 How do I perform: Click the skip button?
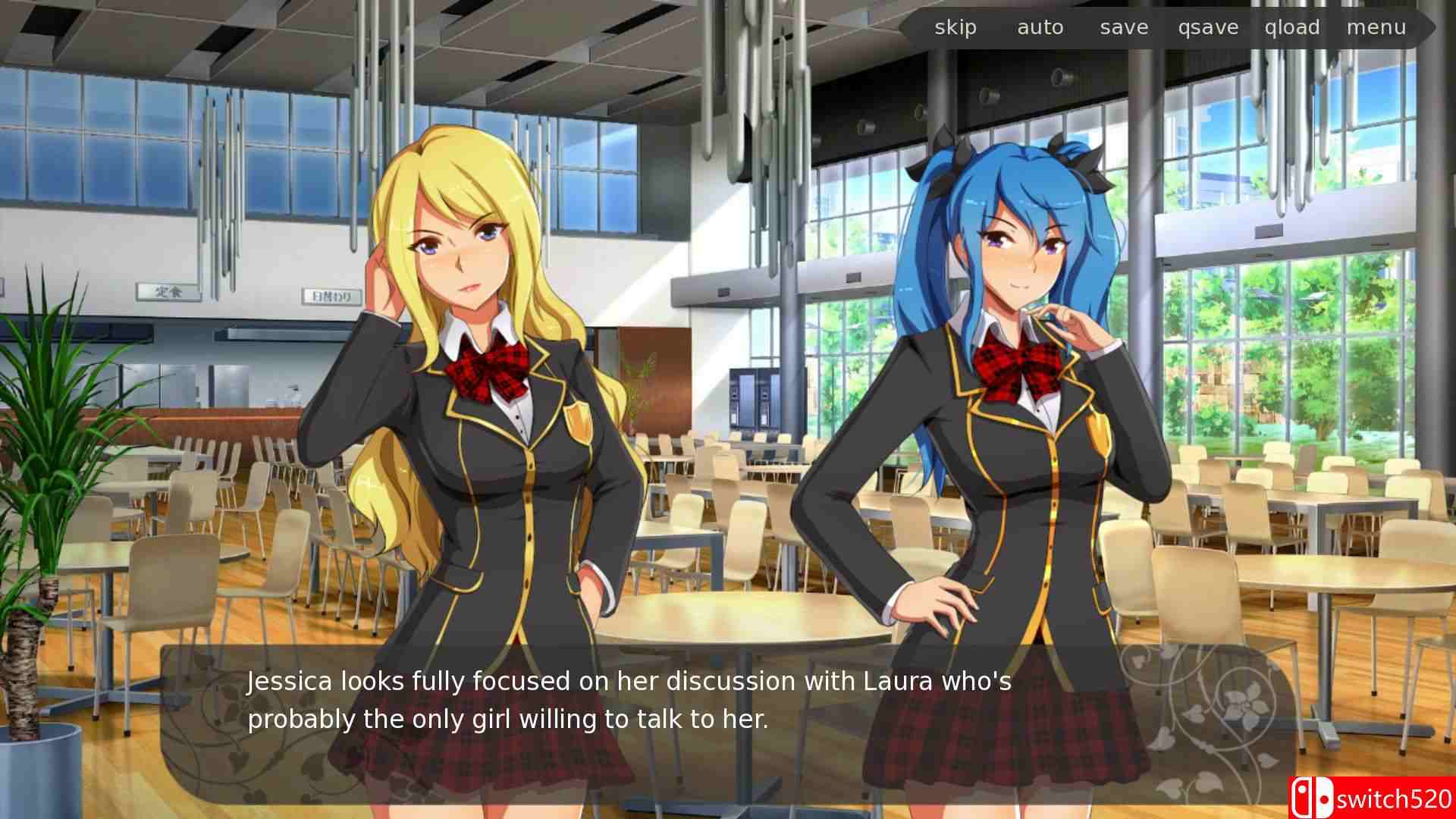click(955, 27)
